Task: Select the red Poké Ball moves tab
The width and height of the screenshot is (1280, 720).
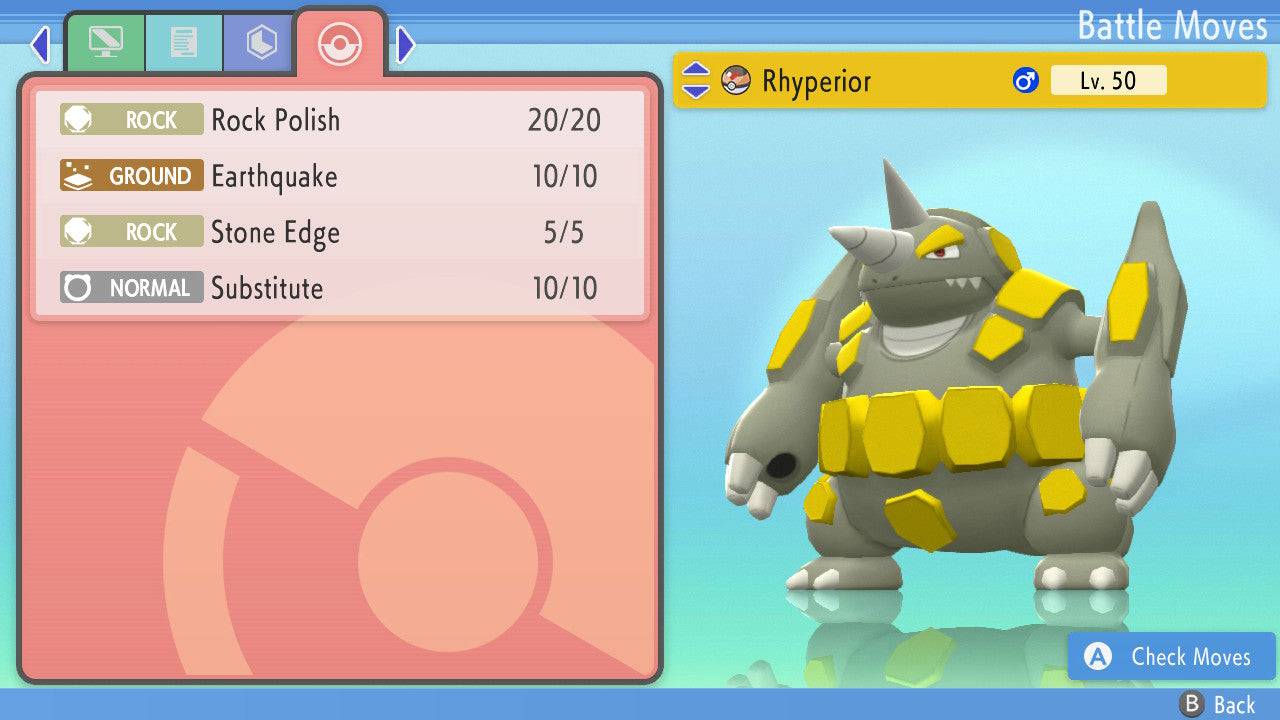Action: [339, 43]
